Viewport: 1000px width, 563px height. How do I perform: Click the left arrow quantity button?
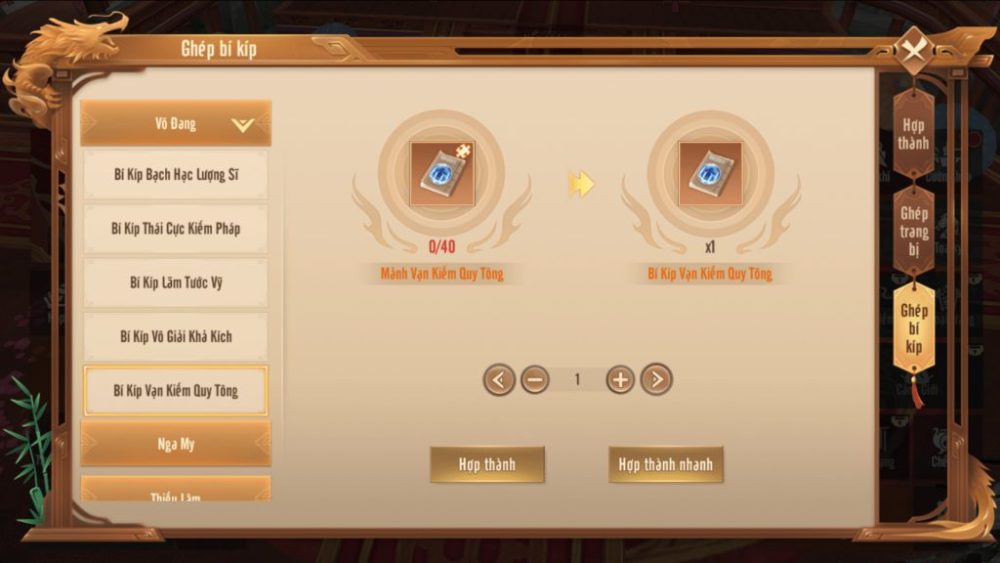coord(499,380)
